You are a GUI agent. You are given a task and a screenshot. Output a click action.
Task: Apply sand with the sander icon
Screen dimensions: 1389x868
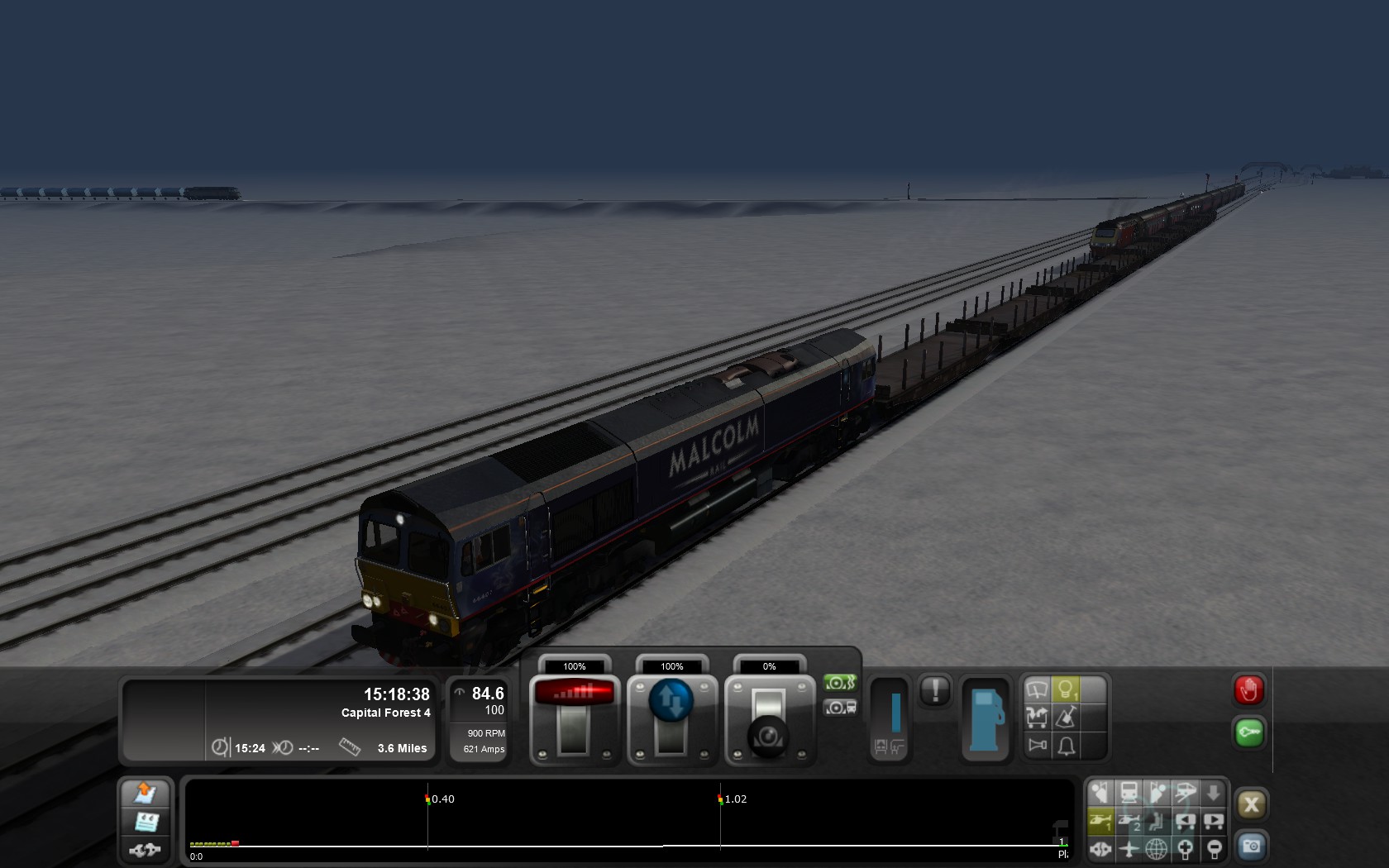click(1066, 718)
